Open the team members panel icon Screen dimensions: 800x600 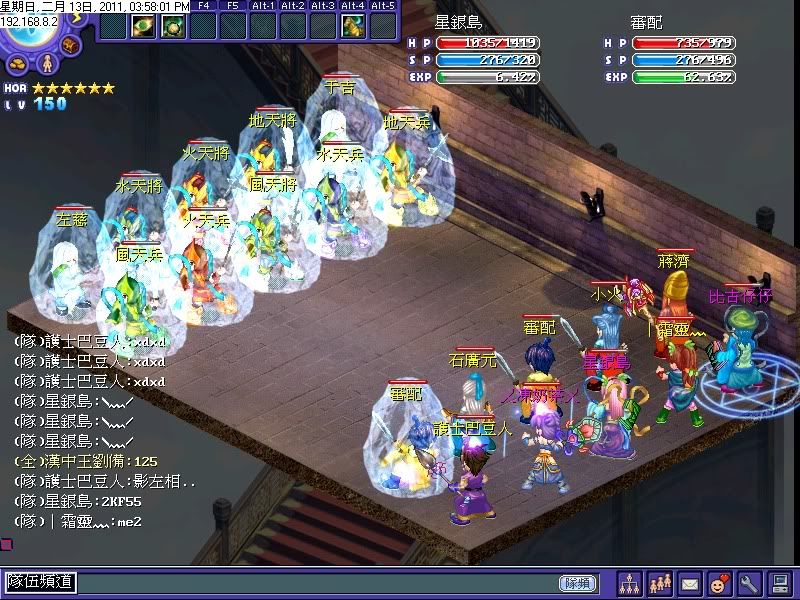point(659,582)
